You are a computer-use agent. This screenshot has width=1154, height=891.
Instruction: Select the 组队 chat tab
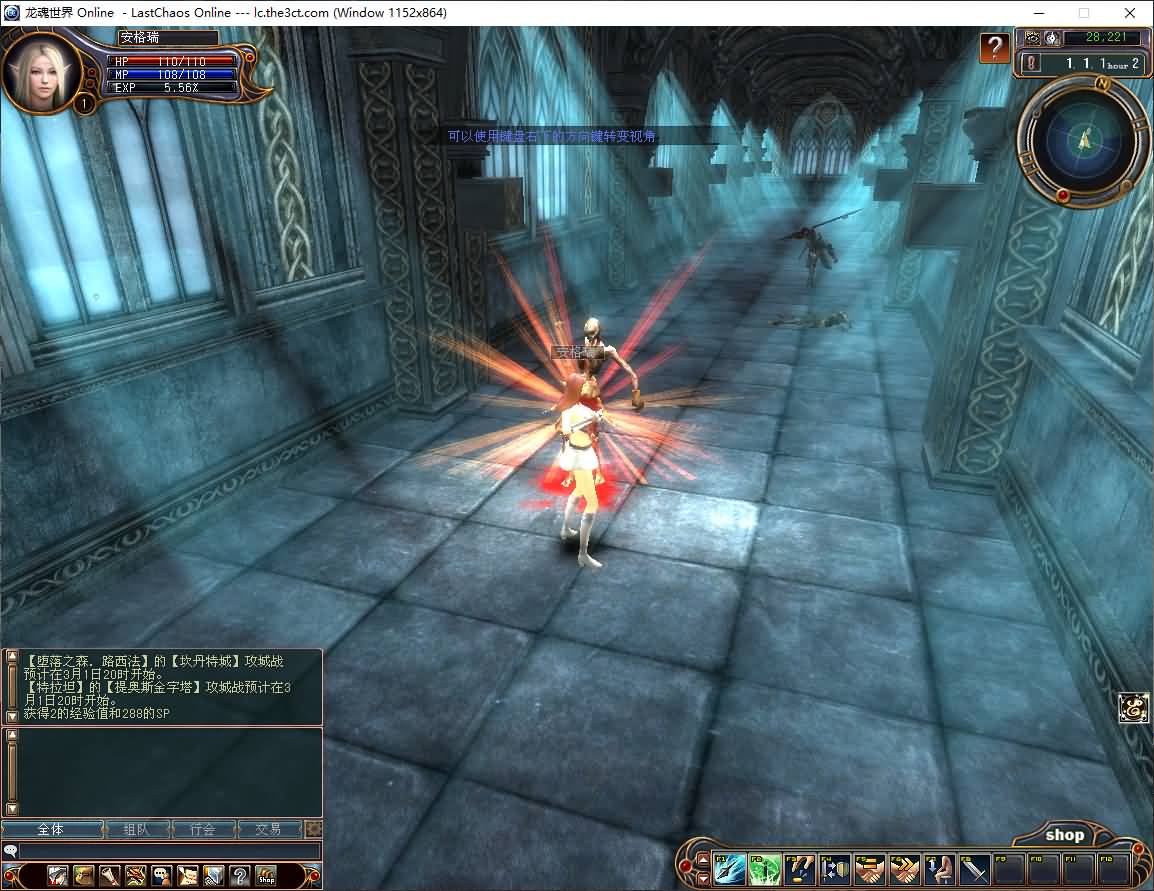[x=136, y=830]
